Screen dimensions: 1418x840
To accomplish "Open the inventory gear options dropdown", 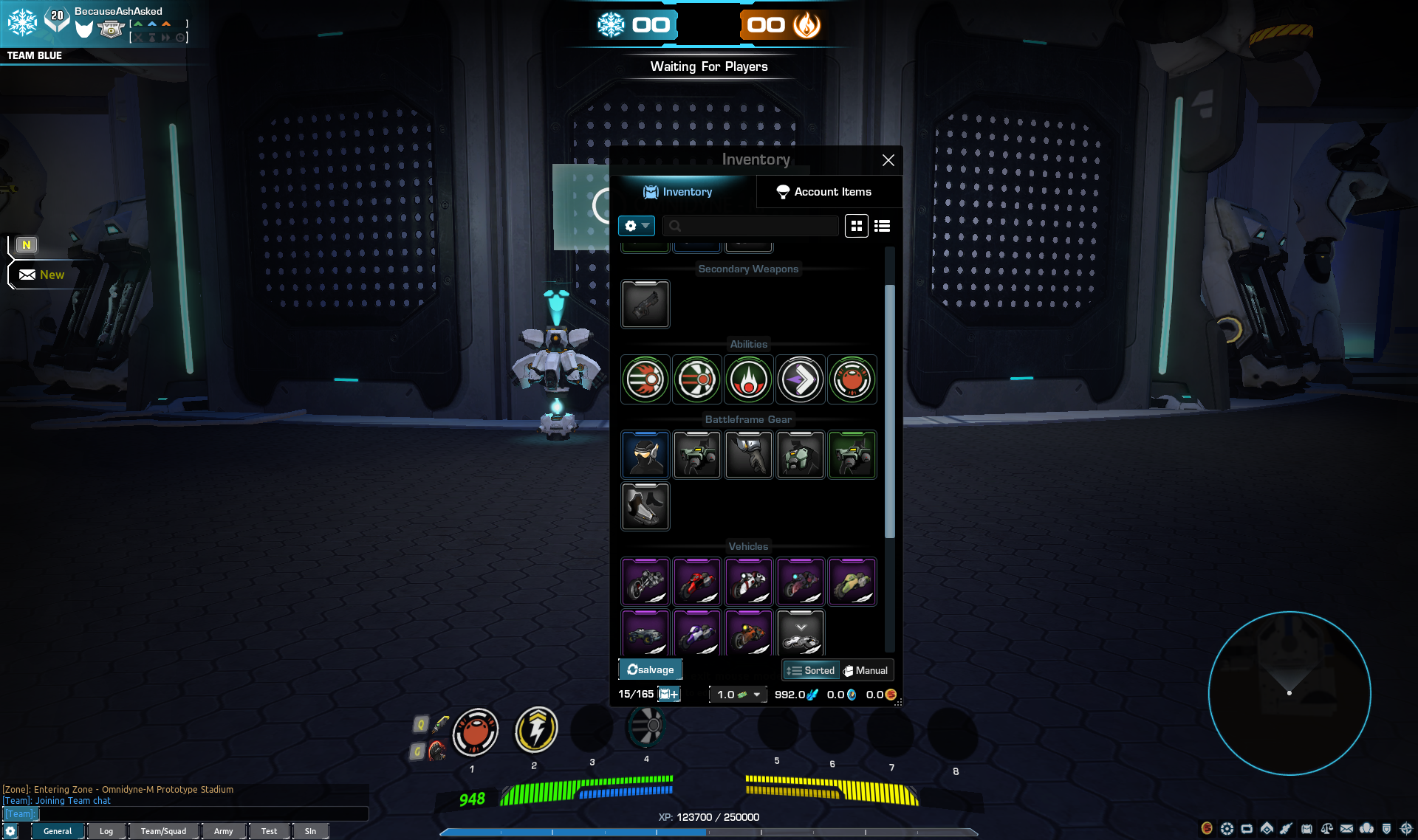I will pos(637,226).
